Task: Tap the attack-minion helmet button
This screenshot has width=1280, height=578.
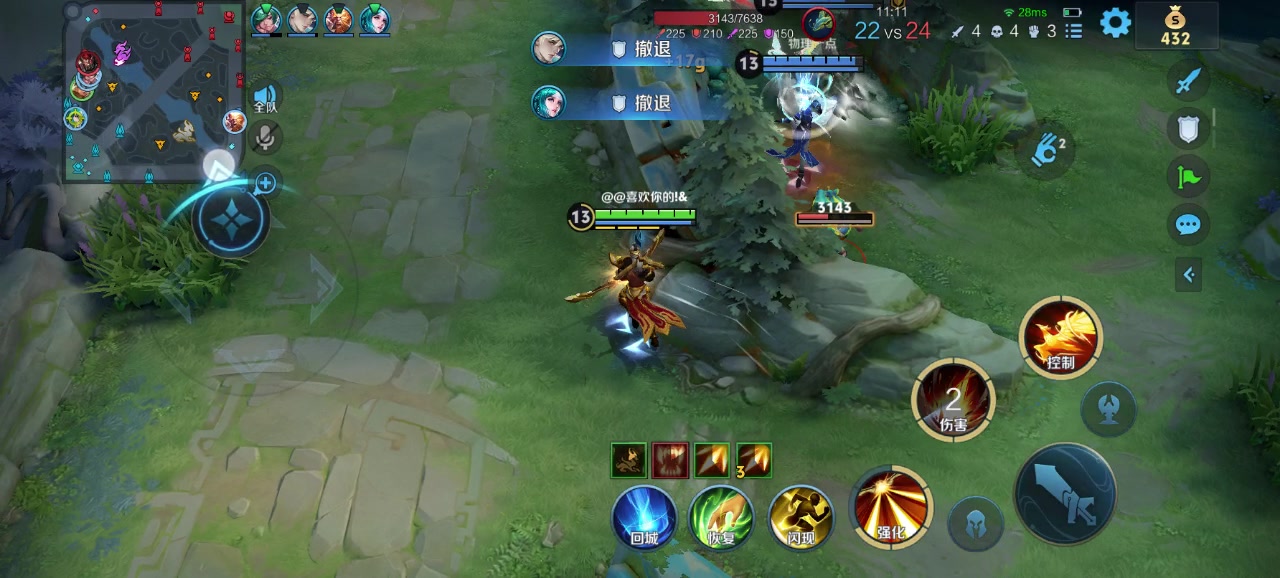Action: pyautogui.click(x=975, y=523)
